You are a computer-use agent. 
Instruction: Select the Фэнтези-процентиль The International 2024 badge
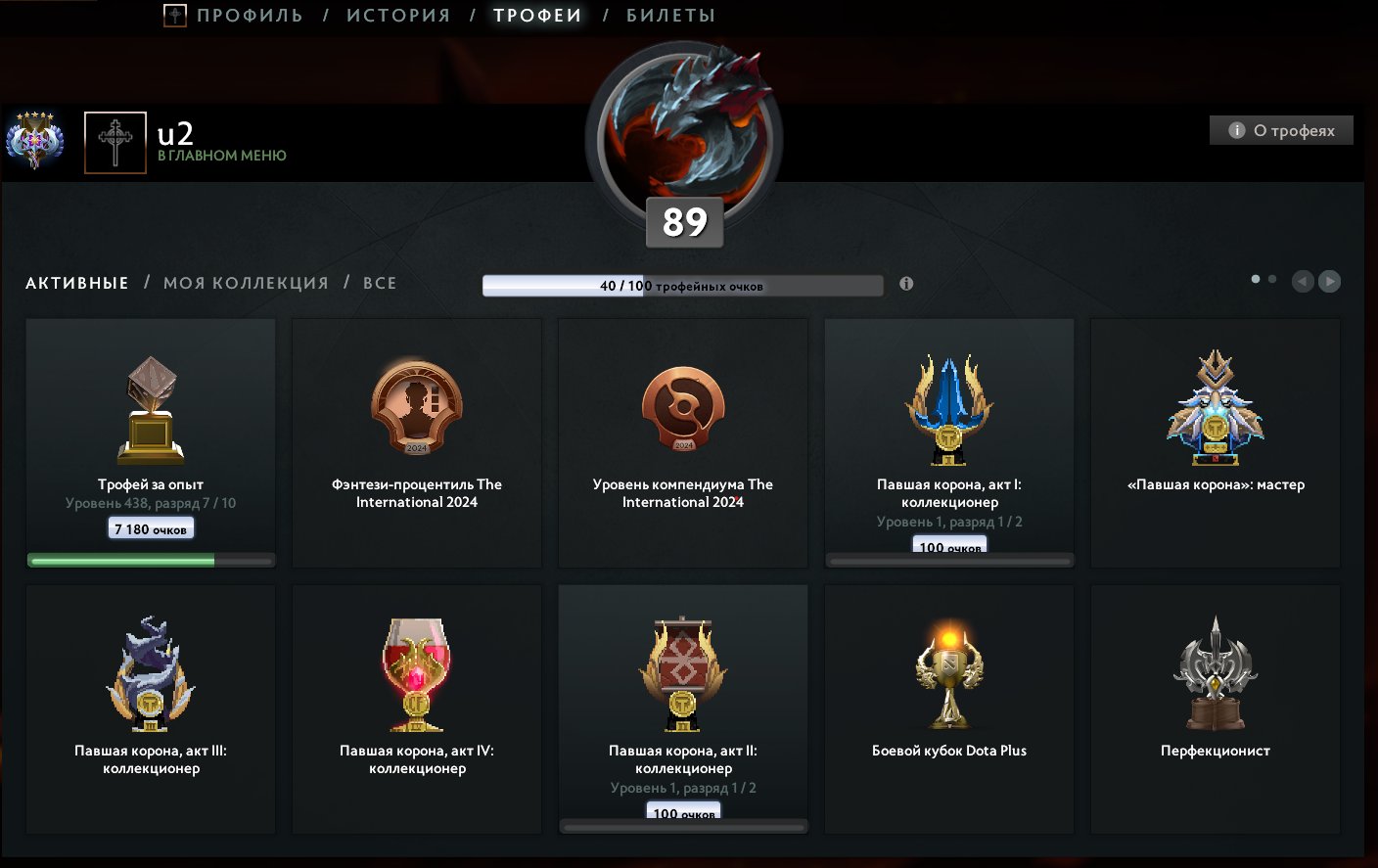click(416, 406)
